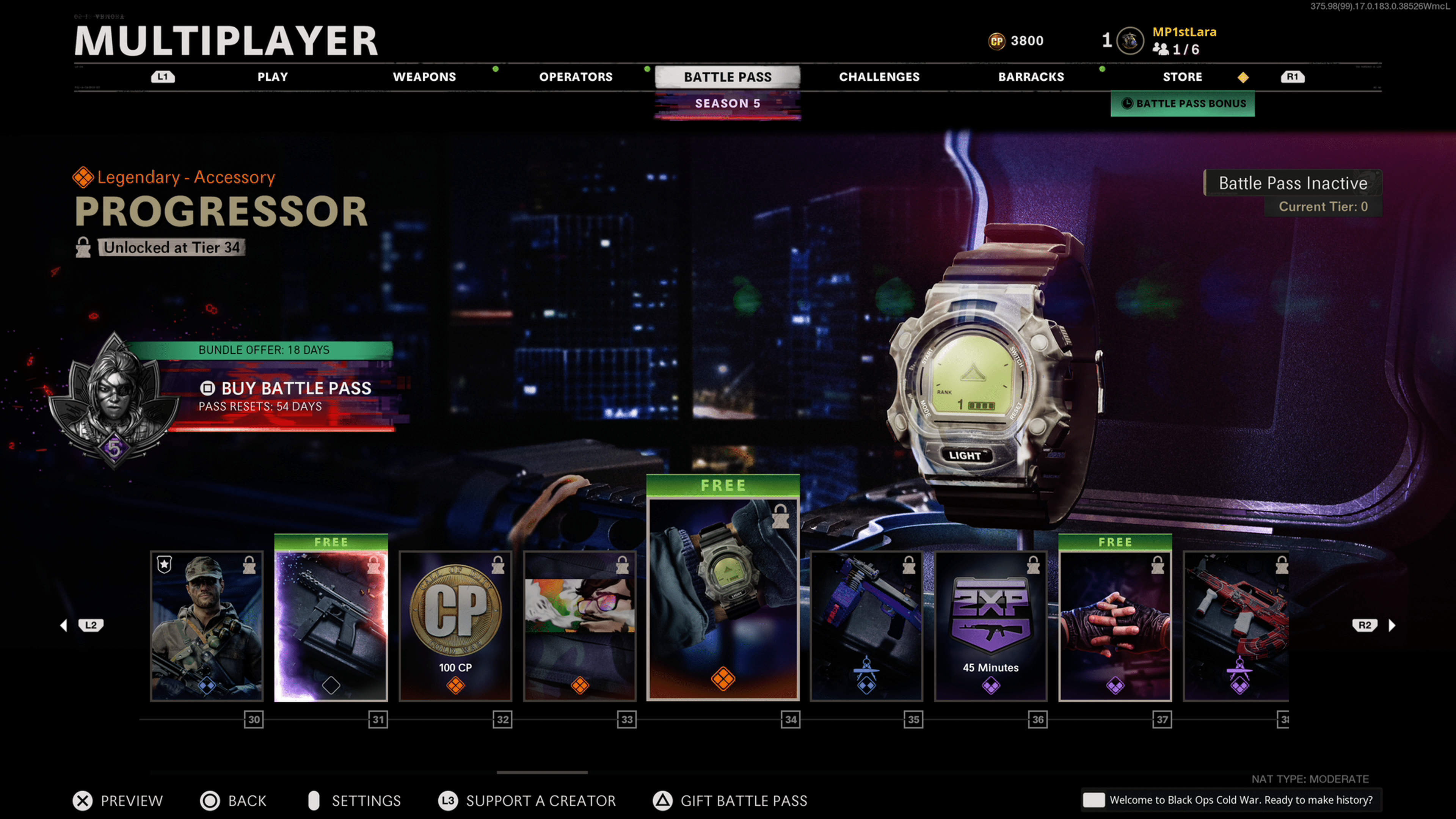Open the MP1stLara player profile
Screen dimensions: 1456x819
pyautogui.click(x=1183, y=32)
